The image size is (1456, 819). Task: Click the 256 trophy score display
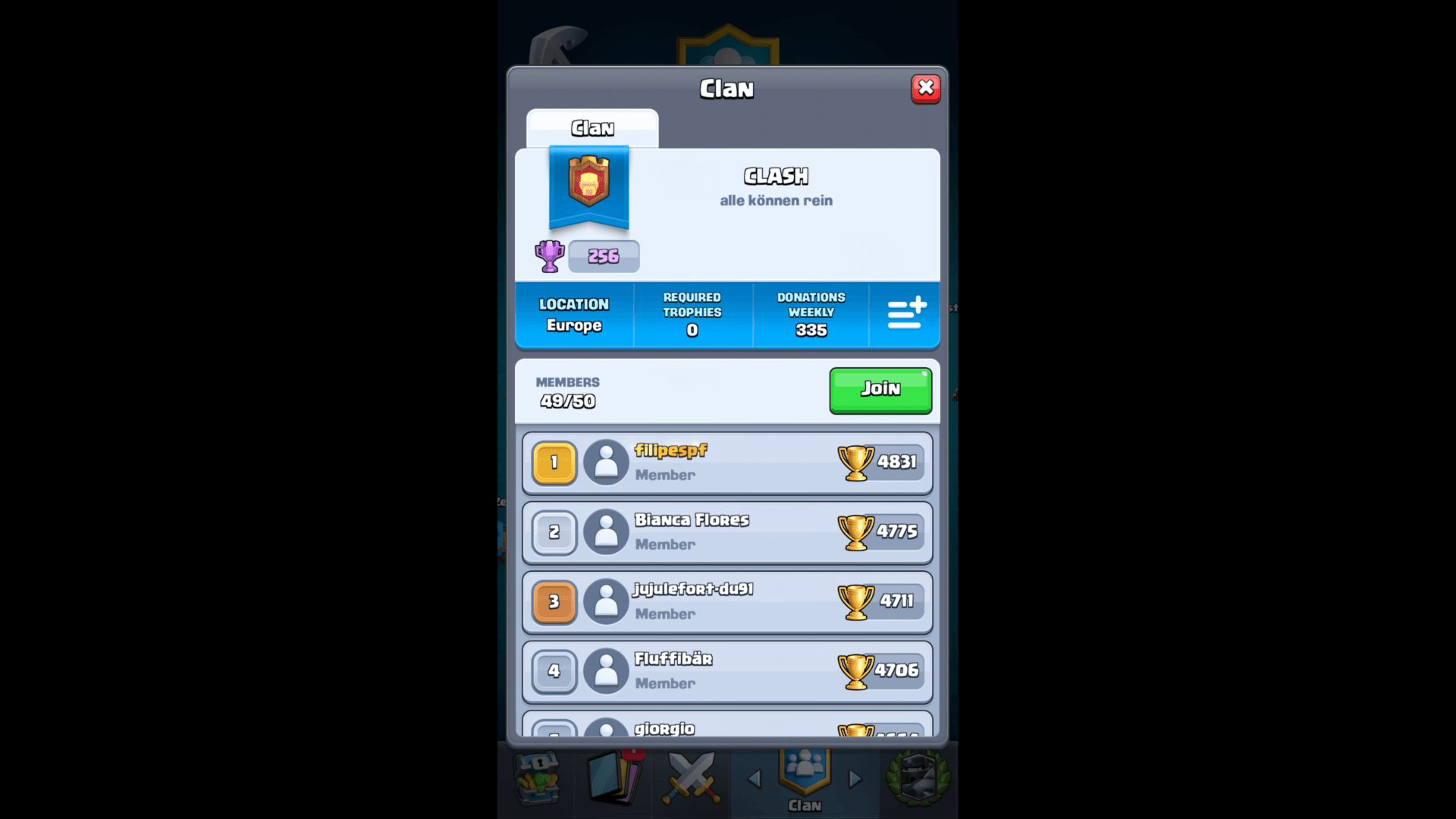(604, 256)
